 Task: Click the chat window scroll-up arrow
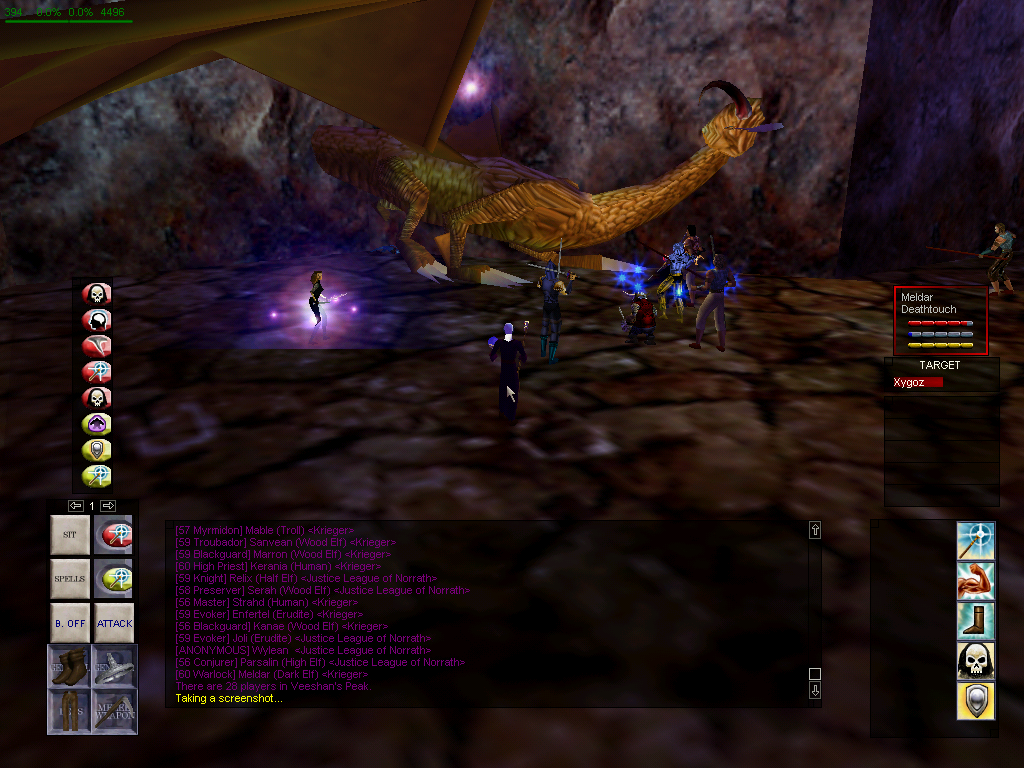(815, 530)
